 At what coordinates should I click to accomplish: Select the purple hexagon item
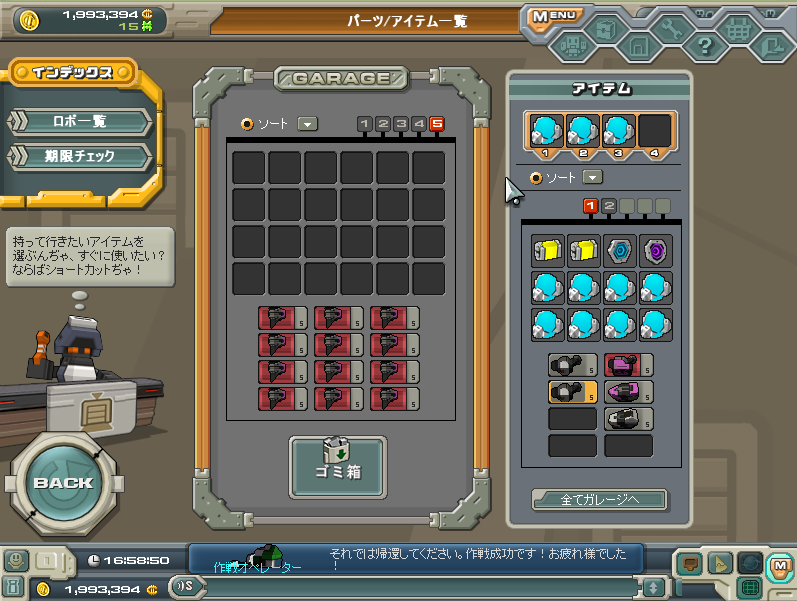pyautogui.click(x=655, y=252)
